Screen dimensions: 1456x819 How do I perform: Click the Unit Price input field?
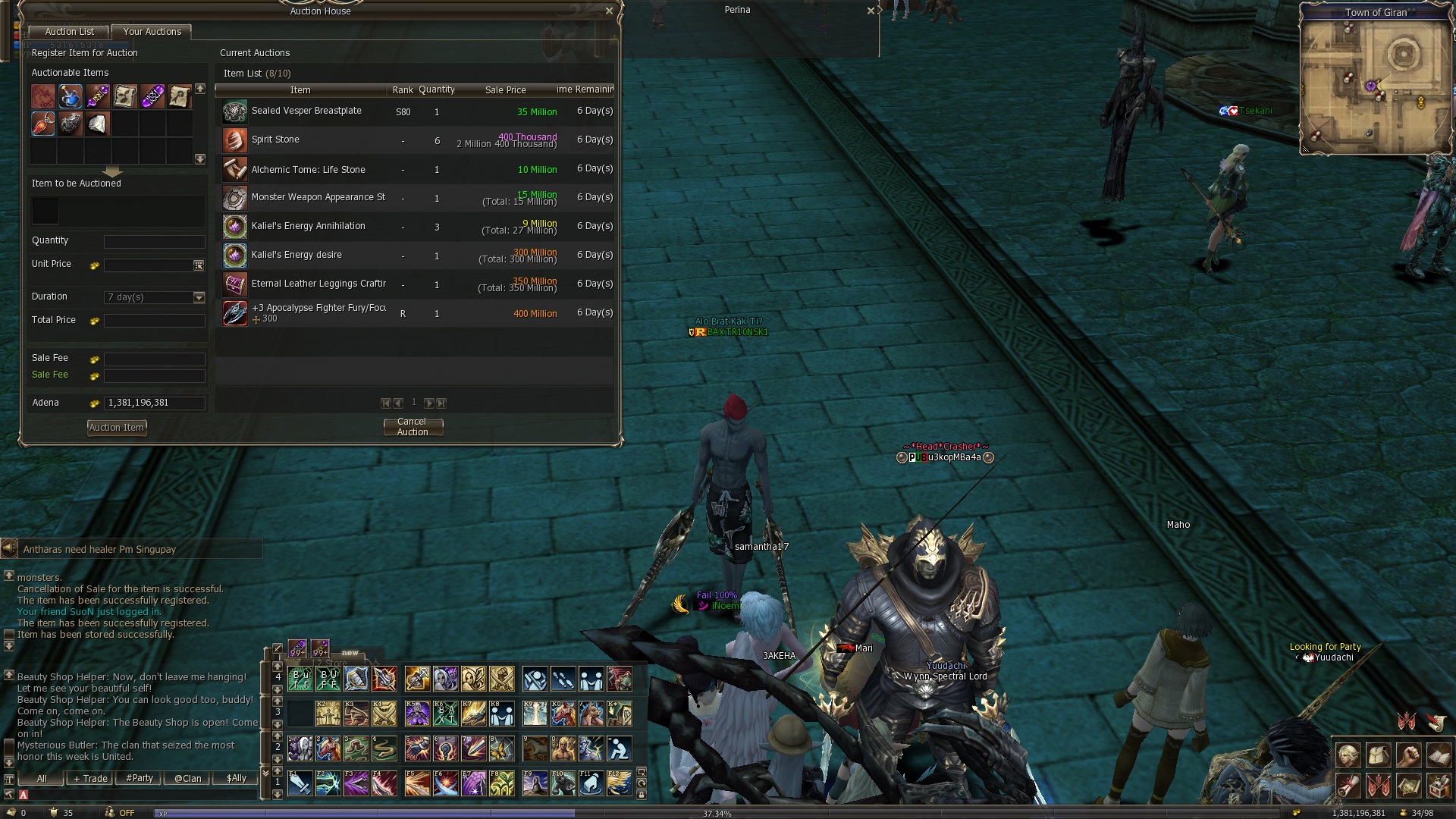point(149,265)
